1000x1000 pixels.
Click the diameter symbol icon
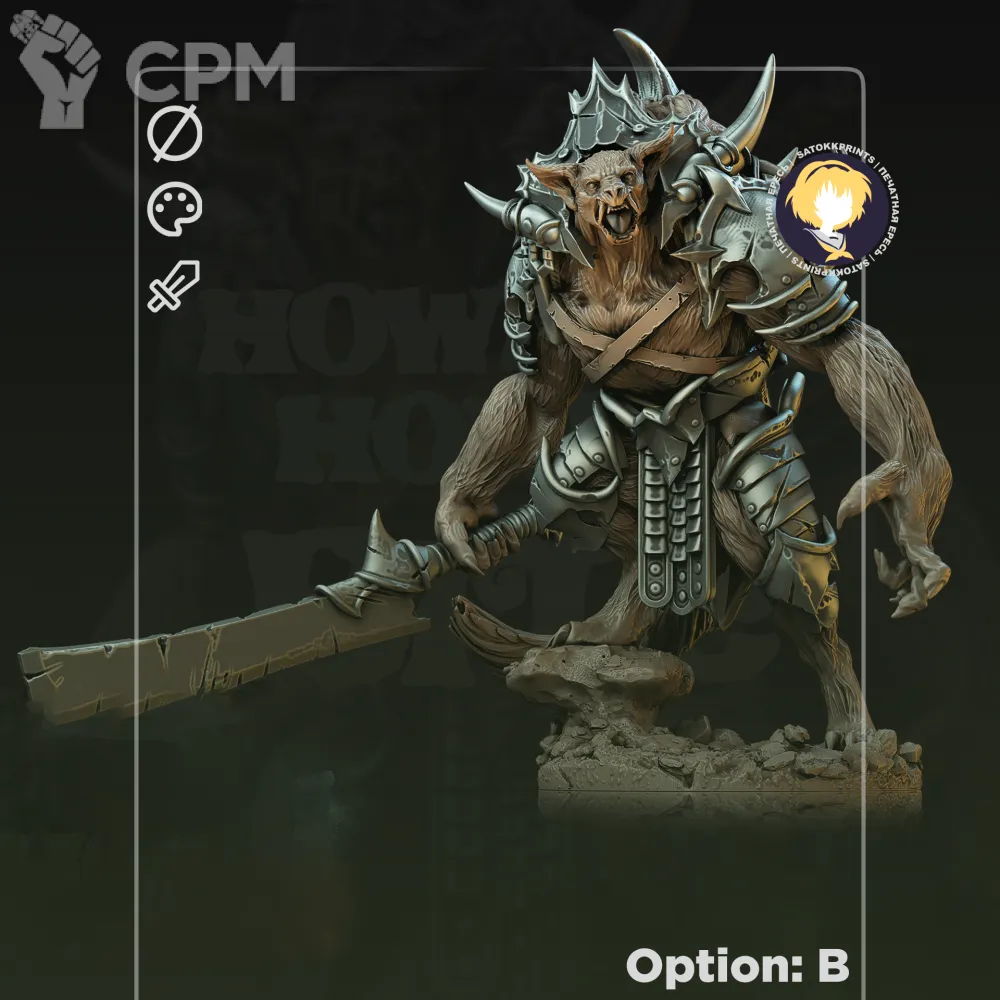175,134
